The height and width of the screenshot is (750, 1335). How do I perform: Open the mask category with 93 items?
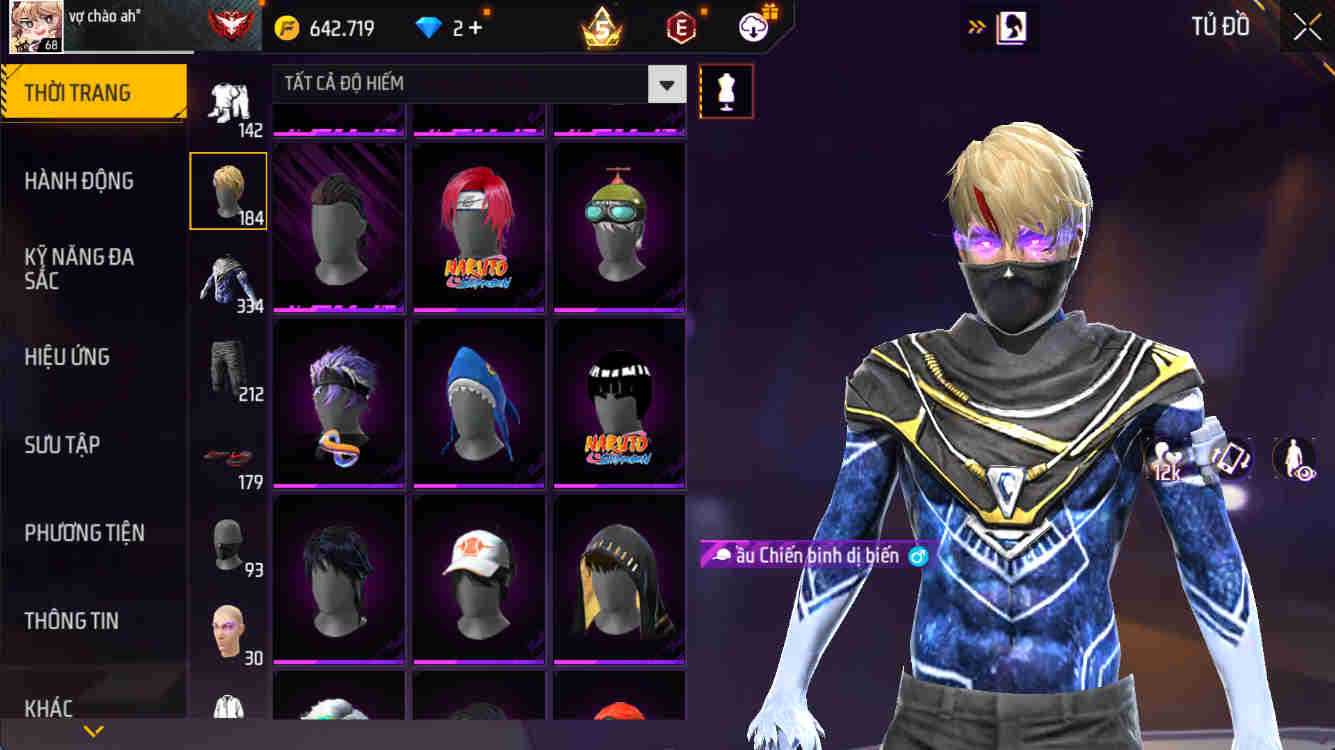pos(228,545)
